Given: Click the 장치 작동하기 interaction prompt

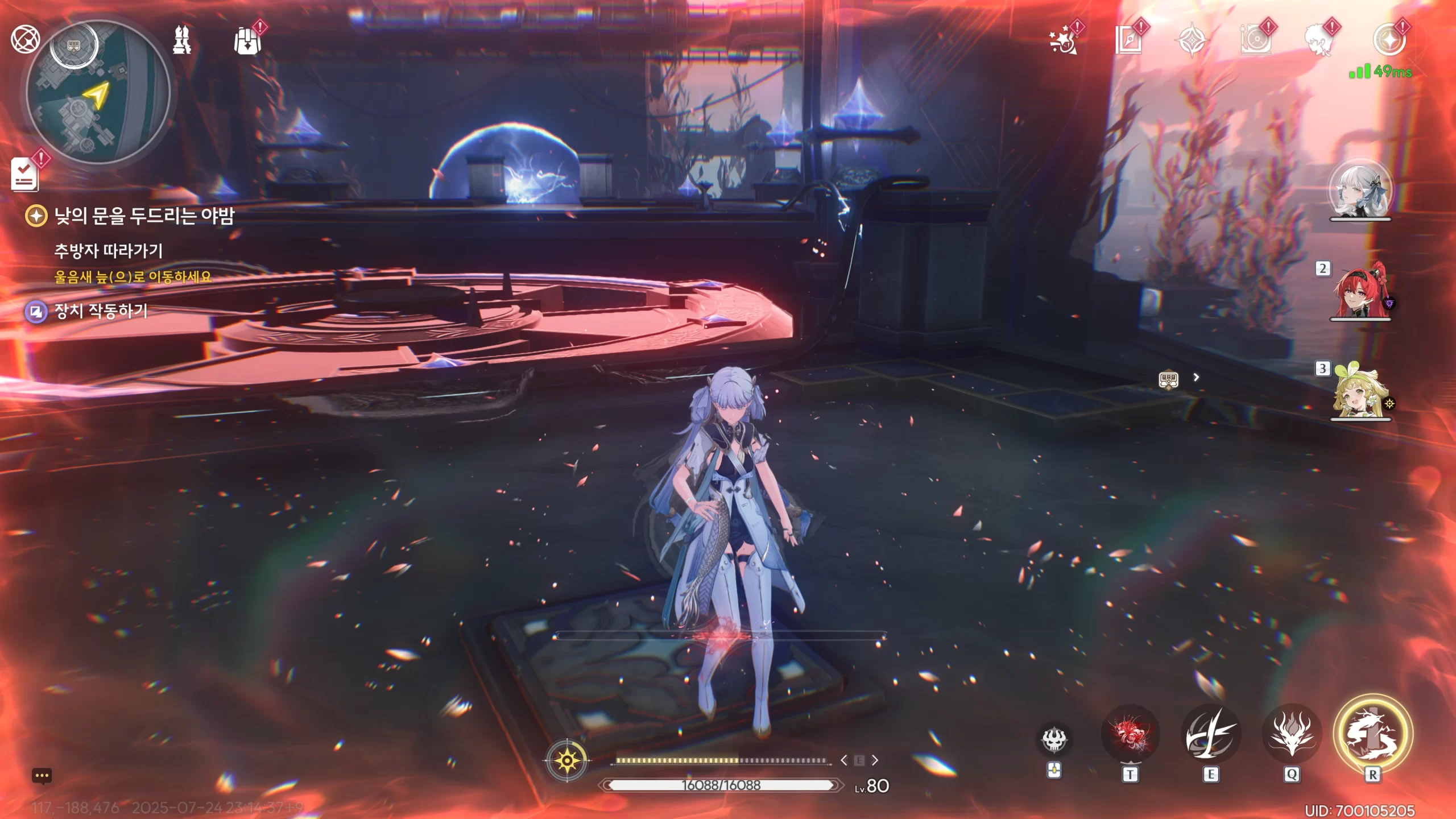Looking at the screenshot, I should click(x=100, y=311).
